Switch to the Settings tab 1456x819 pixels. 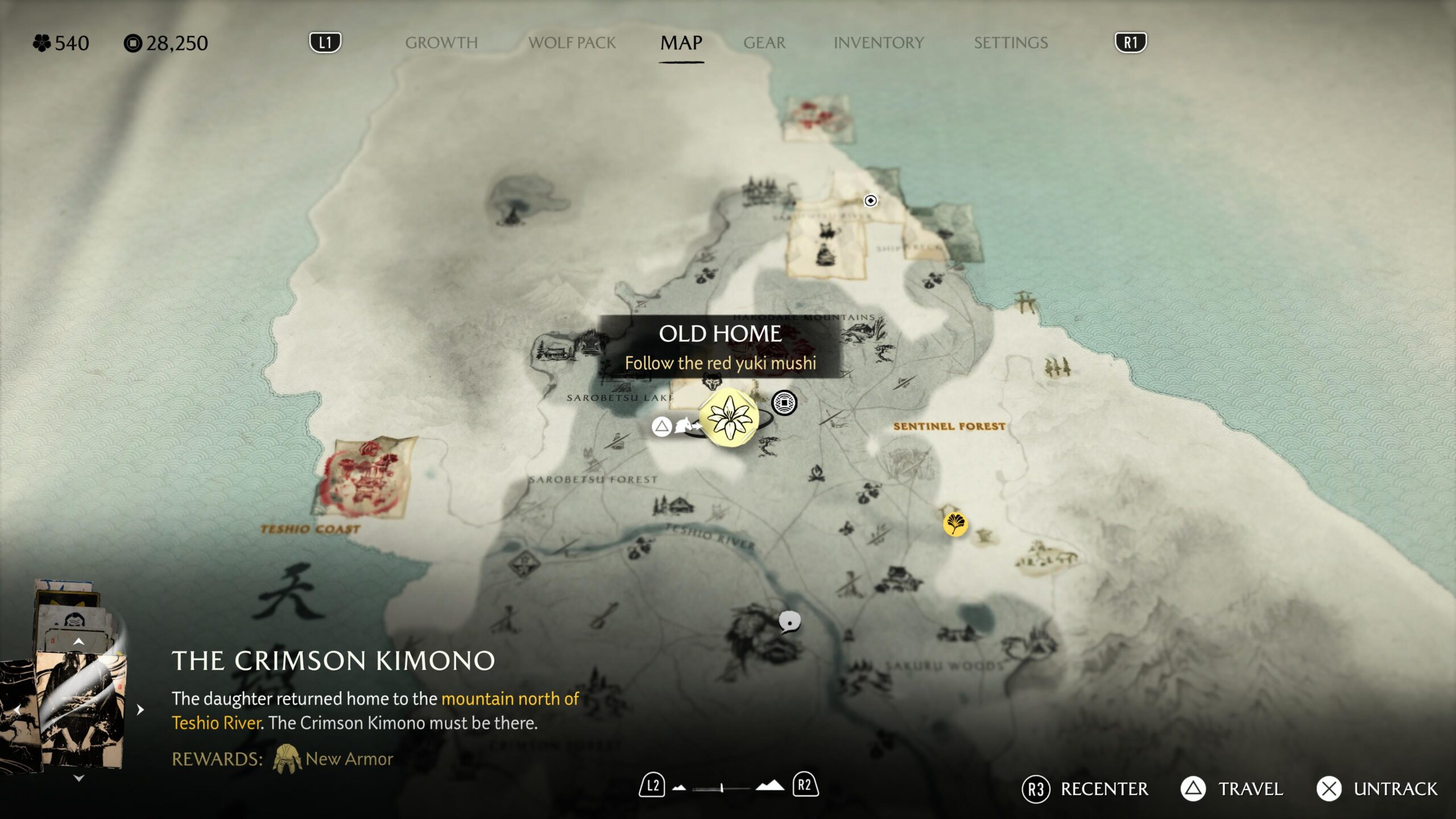pyautogui.click(x=1010, y=43)
